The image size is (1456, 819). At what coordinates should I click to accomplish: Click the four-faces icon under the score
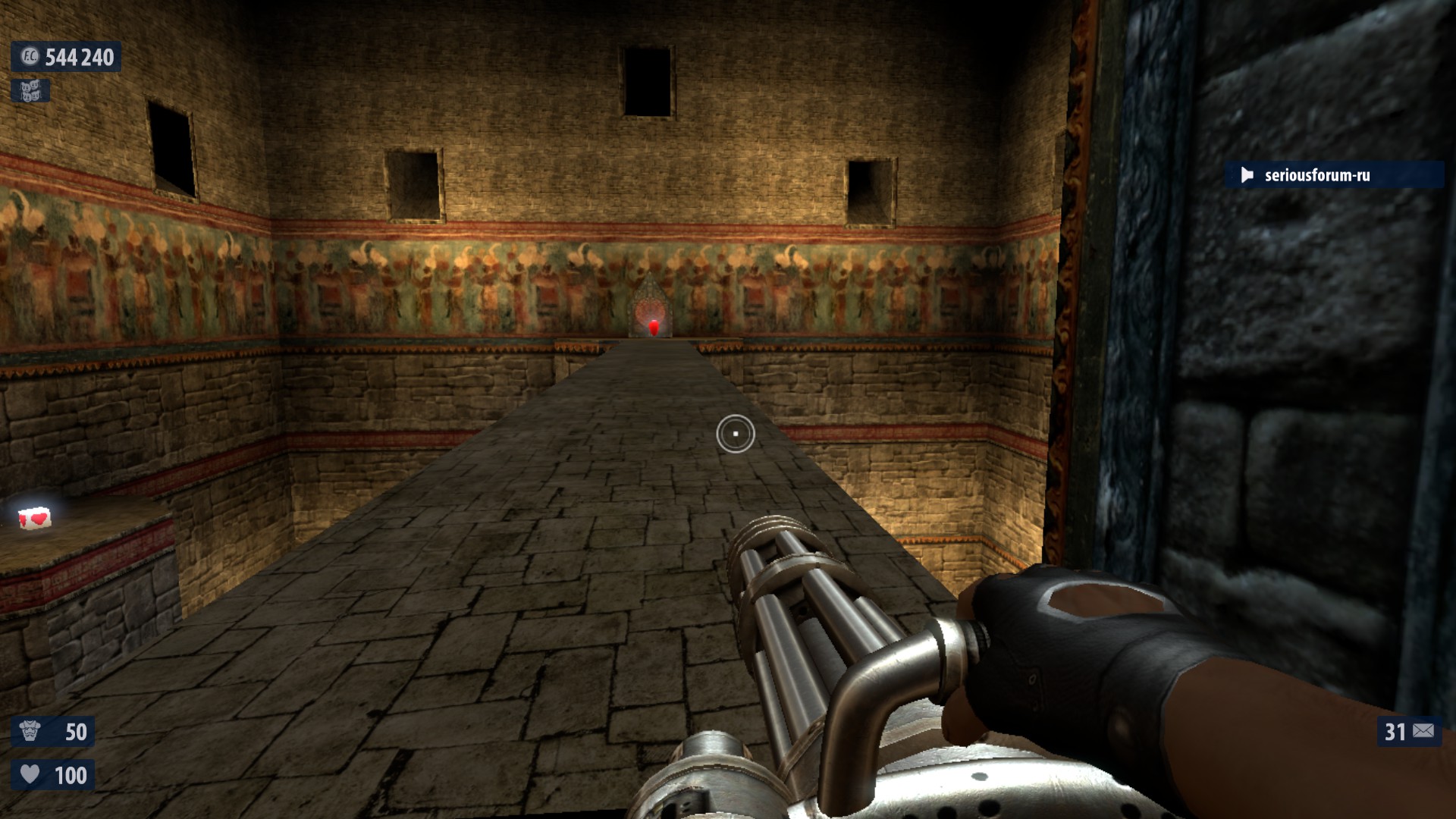[x=30, y=91]
